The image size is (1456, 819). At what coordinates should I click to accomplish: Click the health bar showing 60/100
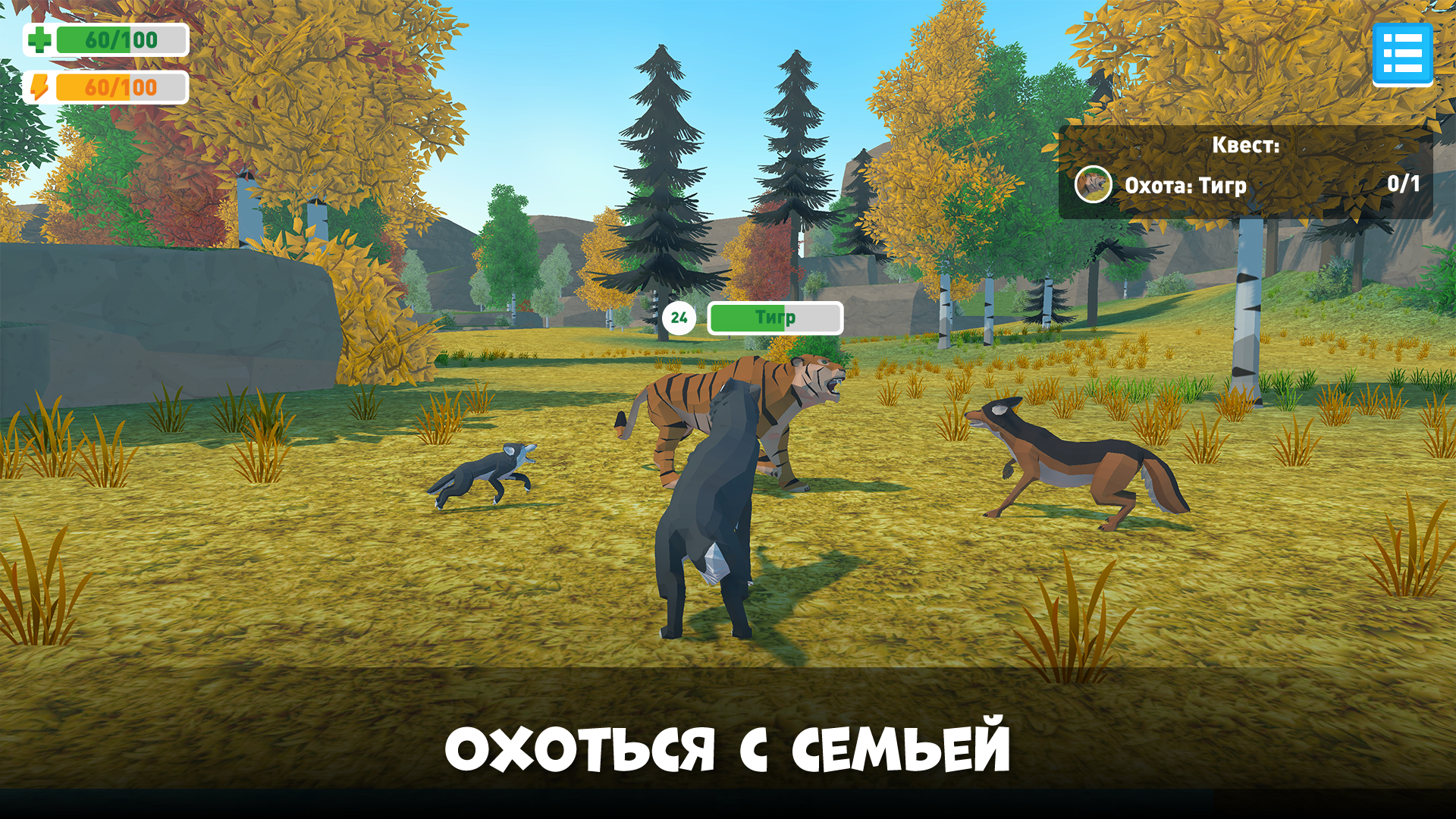click(x=121, y=38)
